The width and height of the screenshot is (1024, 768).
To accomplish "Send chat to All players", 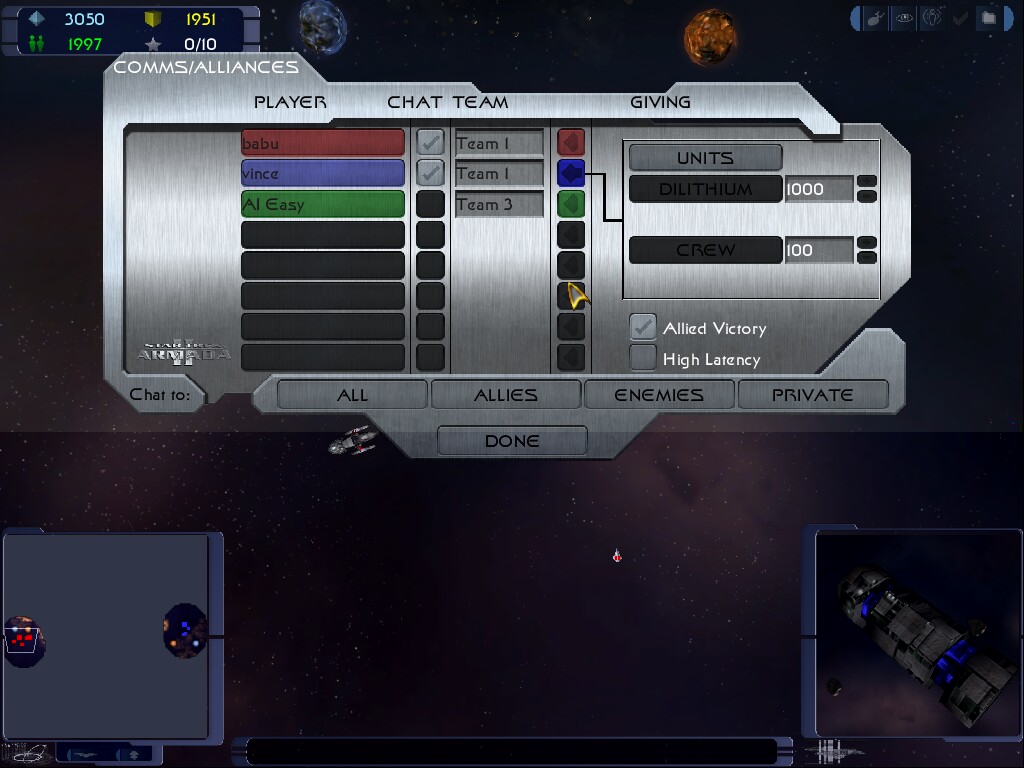I will 352,395.
